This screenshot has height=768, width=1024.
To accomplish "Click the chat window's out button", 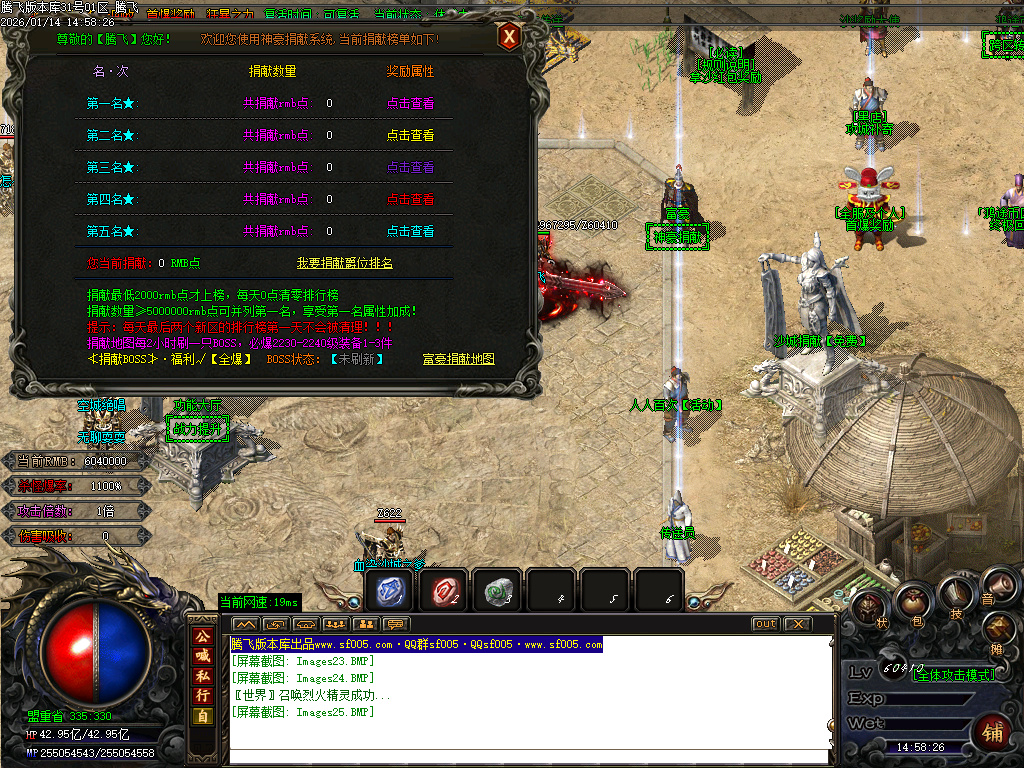I will pyautogui.click(x=765, y=624).
